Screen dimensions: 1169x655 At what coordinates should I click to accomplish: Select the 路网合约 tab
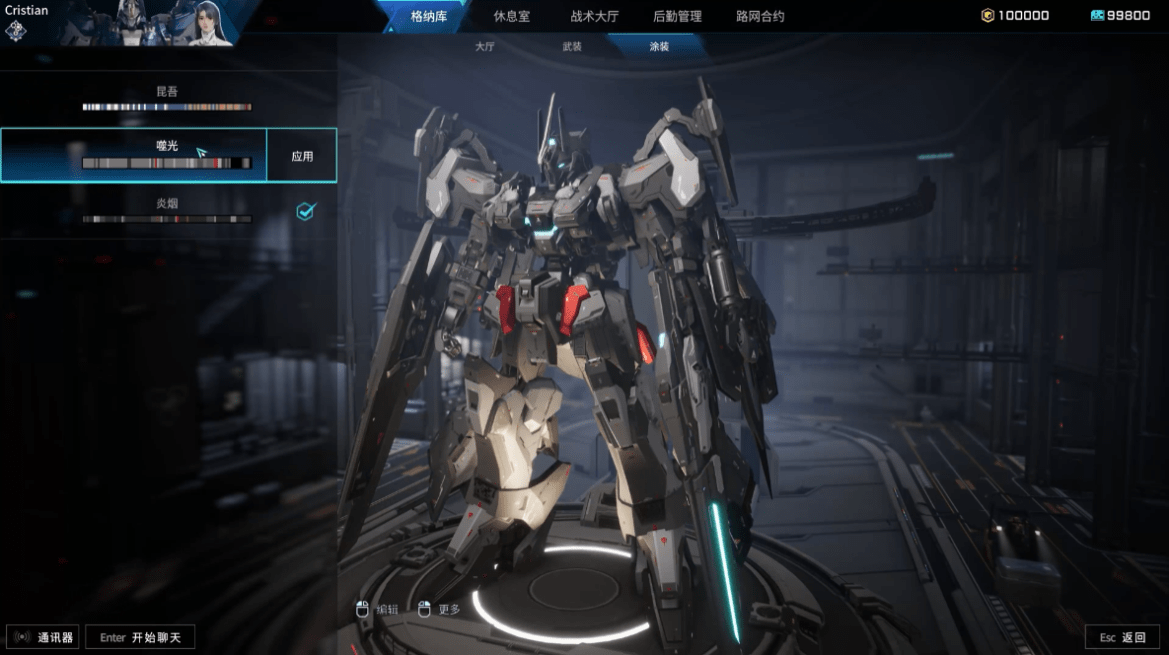(x=760, y=16)
